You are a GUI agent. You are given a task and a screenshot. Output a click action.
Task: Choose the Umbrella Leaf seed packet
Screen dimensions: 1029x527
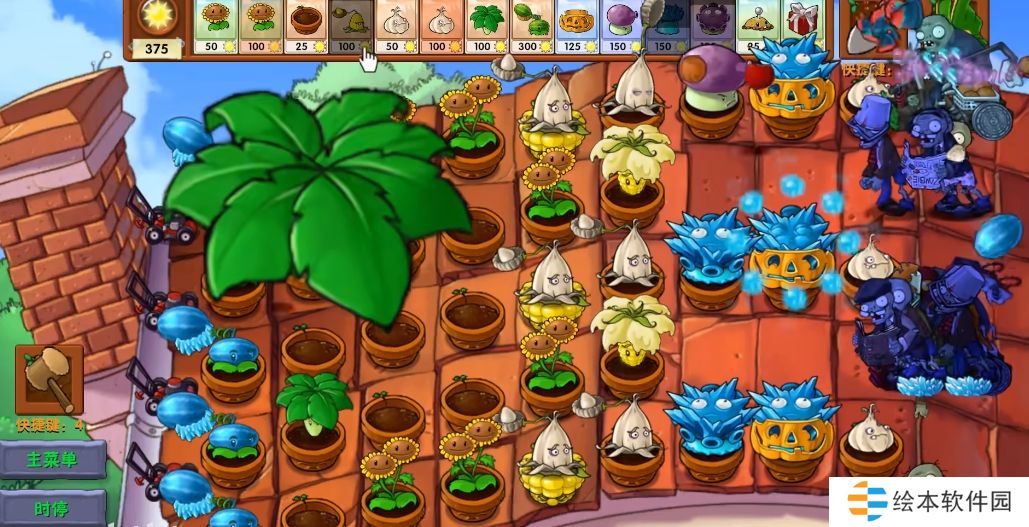tap(486, 26)
